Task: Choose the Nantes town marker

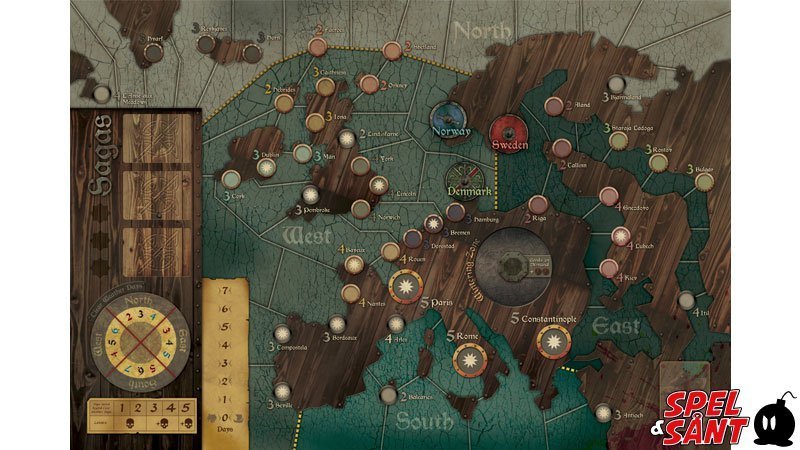Action: (351, 293)
